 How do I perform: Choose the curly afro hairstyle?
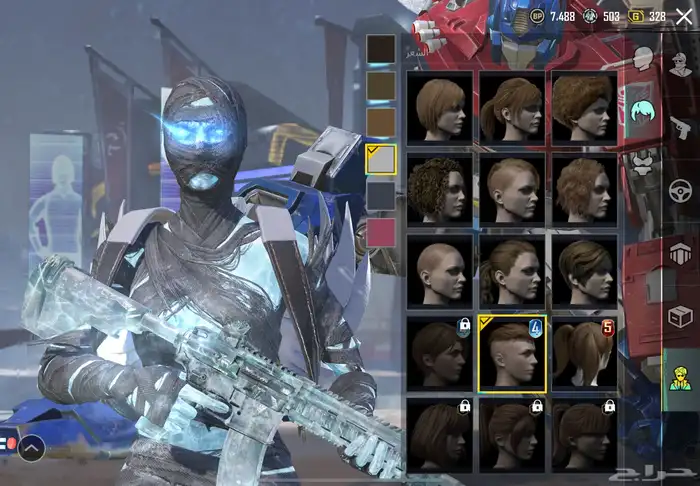click(441, 189)
